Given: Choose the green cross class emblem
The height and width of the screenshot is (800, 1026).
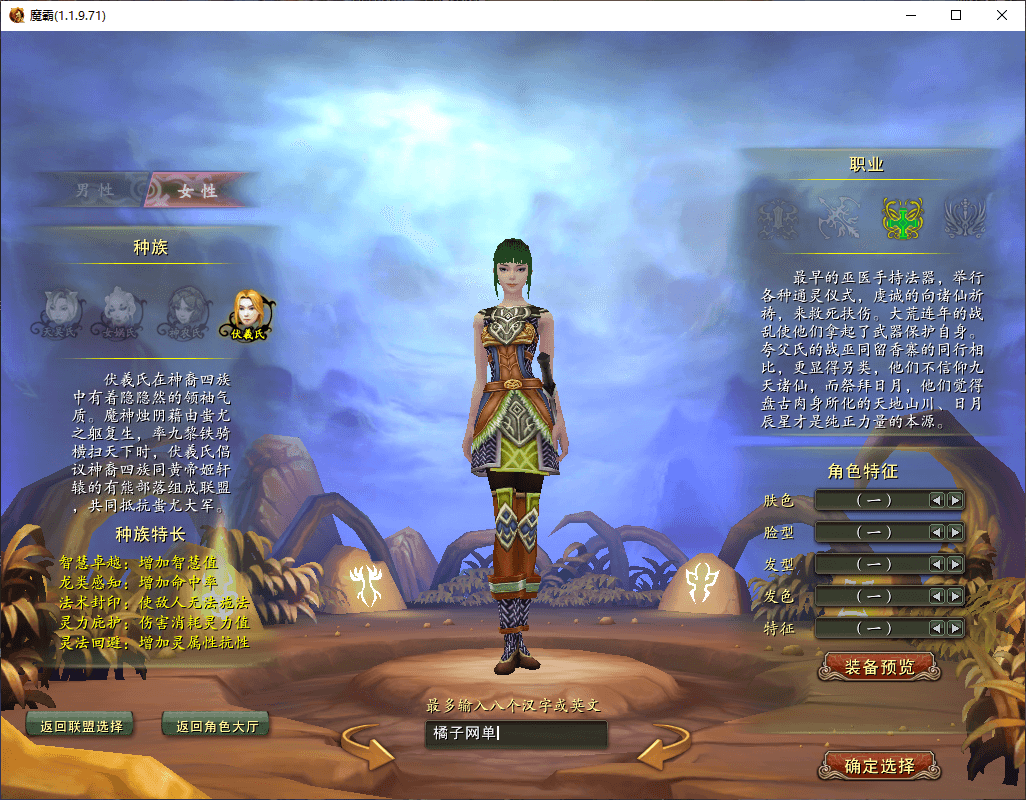Looking at the screenshot, I should (x=902, y=217).
